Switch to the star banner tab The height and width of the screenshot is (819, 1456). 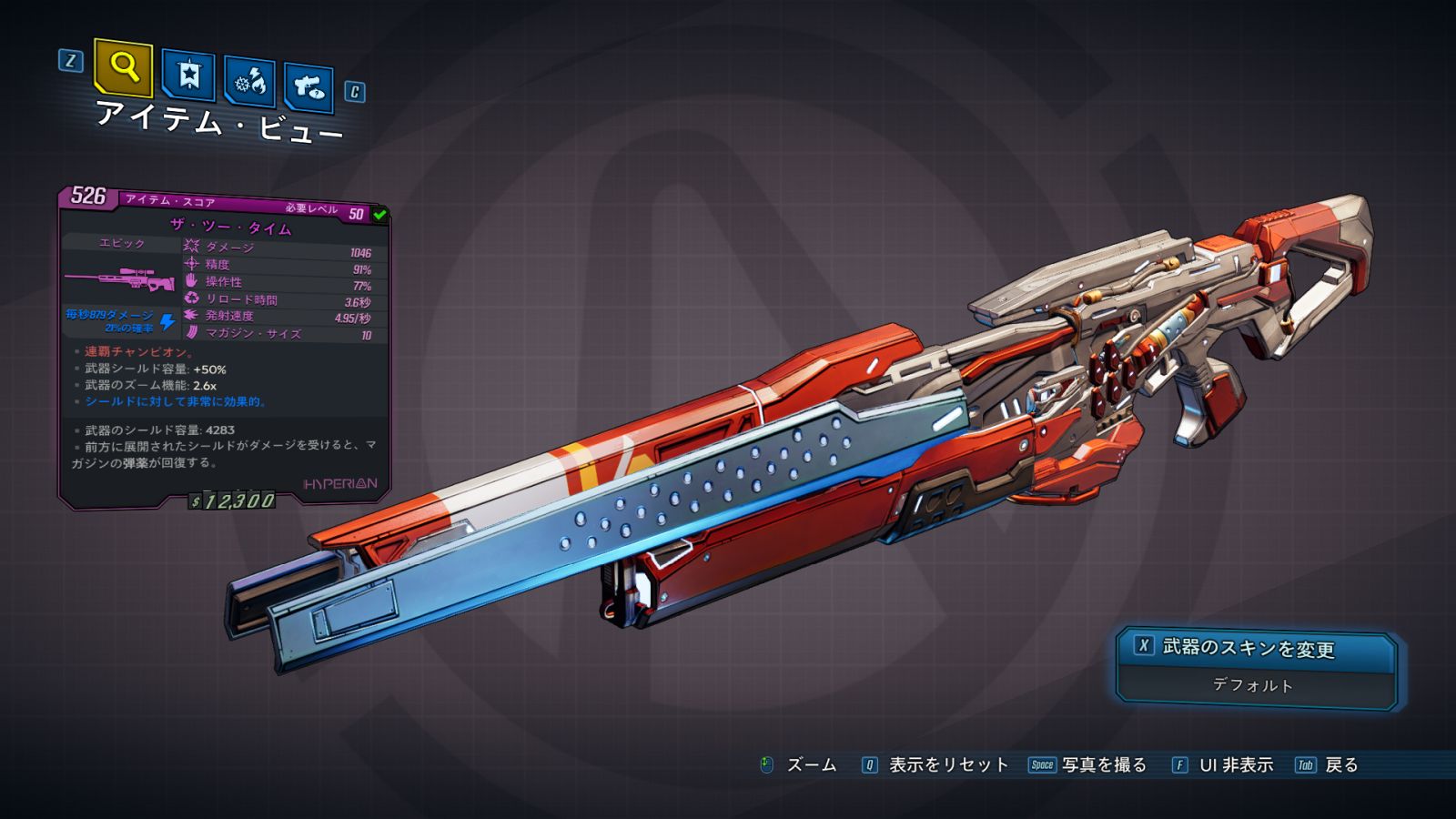[x=188, y=76]
